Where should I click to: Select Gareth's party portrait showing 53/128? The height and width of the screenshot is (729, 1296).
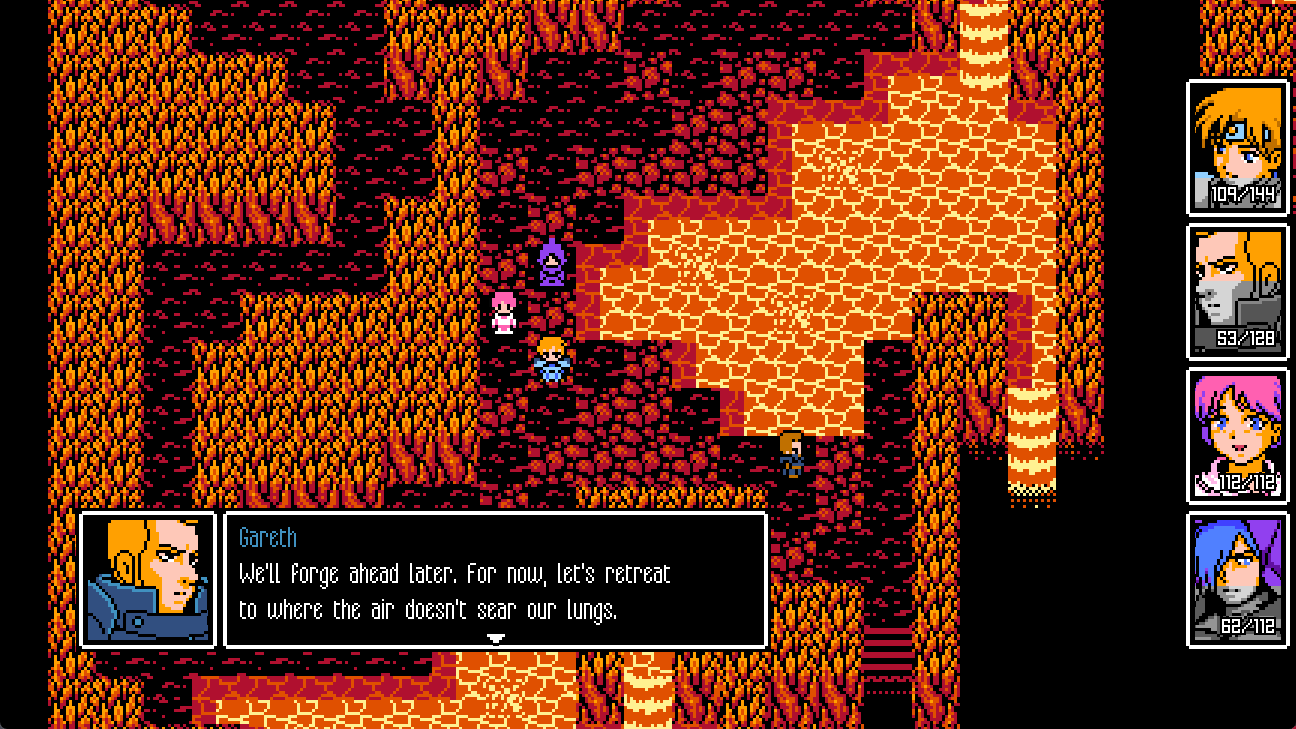(1237, 291)
